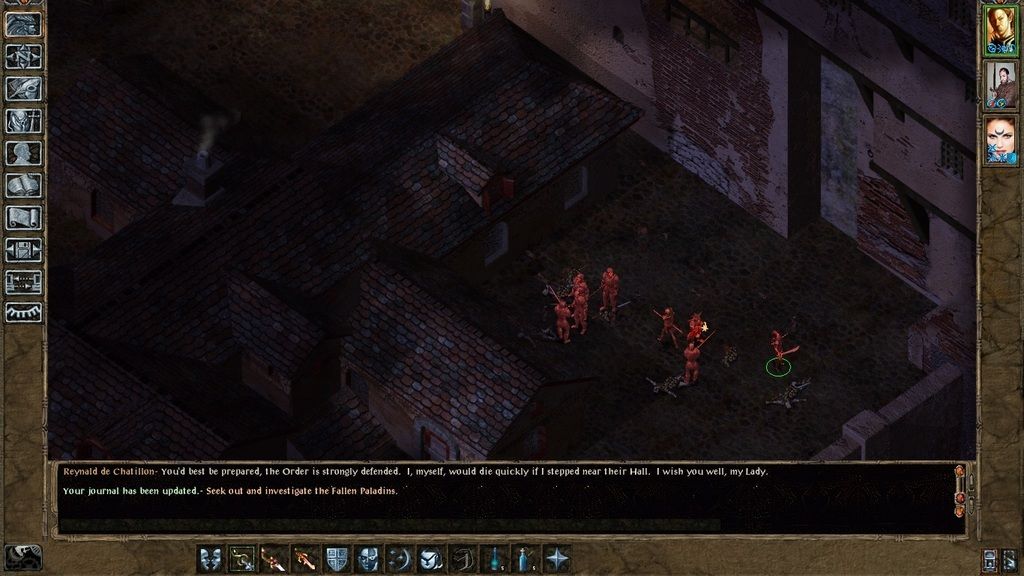
Task: Open the options floppy disk icon
Action: click(x=24, y=249)
